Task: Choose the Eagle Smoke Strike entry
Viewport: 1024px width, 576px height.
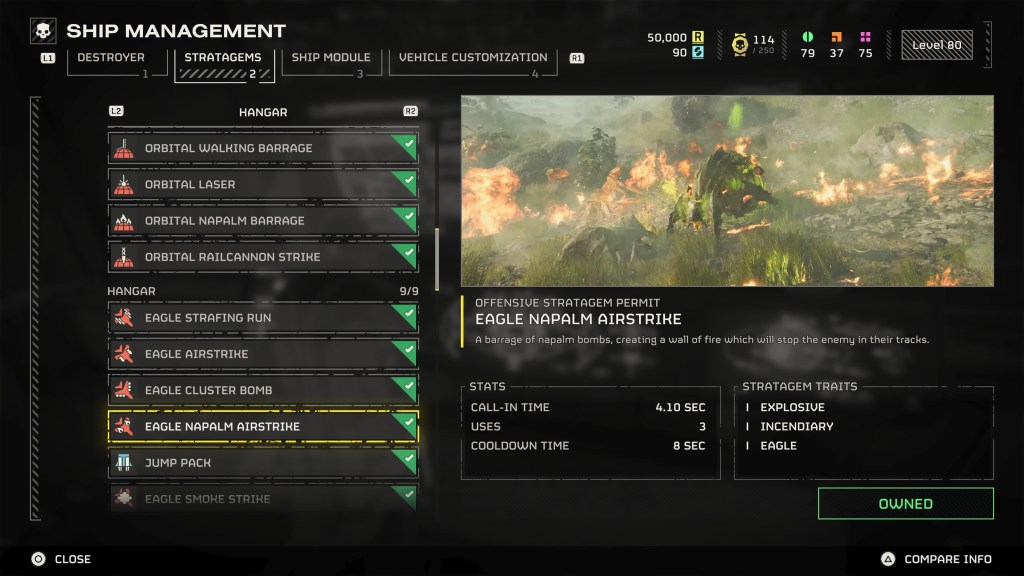Action: [x=263, y=498]
